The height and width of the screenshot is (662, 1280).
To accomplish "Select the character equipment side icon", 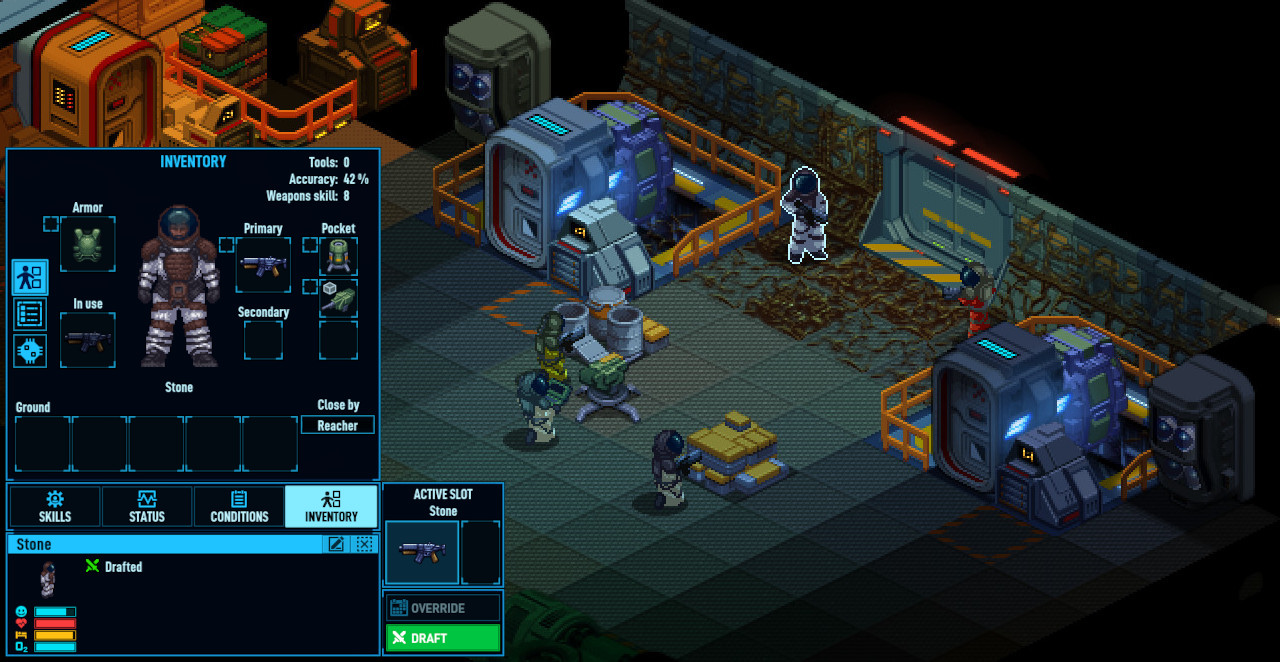I will 30,277.
